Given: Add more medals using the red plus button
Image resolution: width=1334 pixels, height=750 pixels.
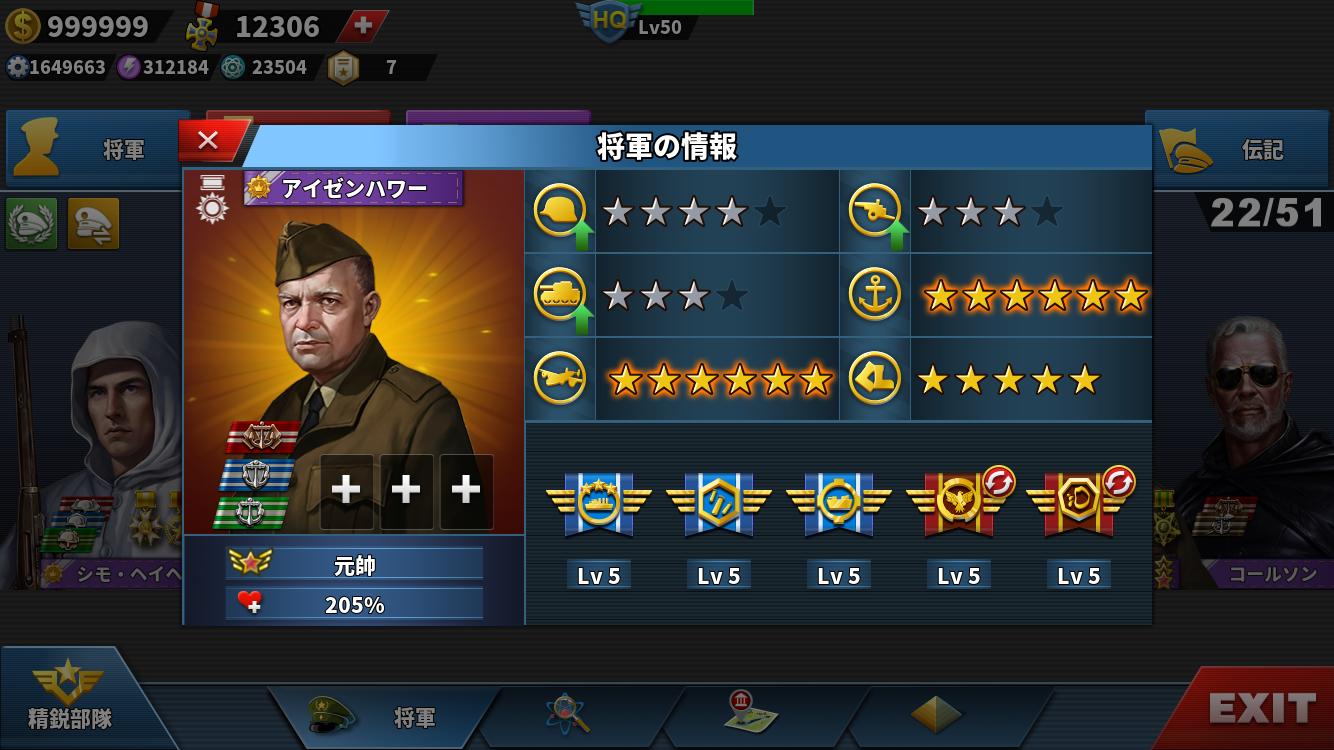Looking at the screenshot, I should point(364,26).
